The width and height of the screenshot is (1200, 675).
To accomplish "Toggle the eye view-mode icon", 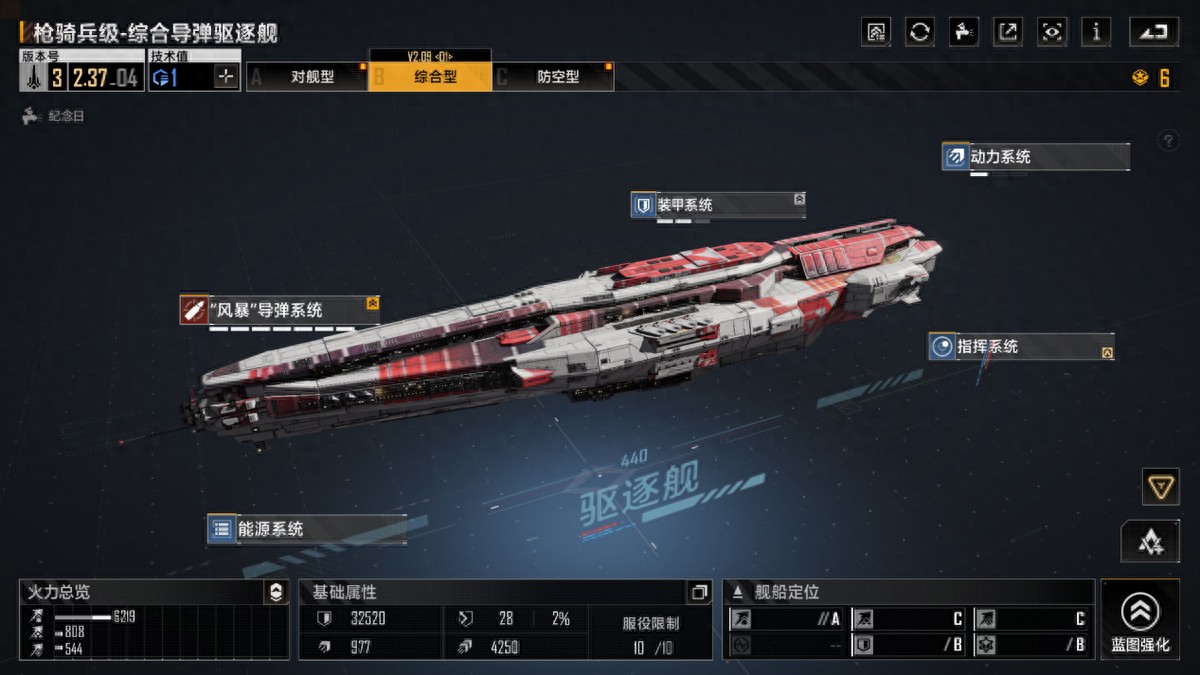I will point(1052,32).
